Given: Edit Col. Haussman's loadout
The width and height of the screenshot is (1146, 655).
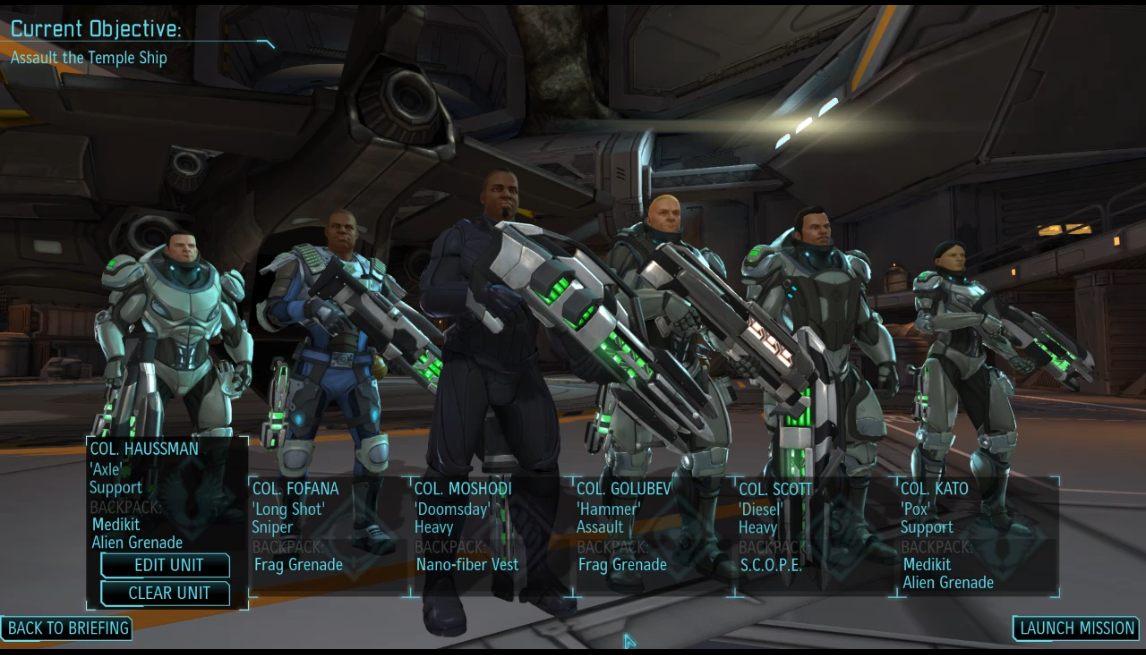Looking at the screenshot, I should coord(168,565).
